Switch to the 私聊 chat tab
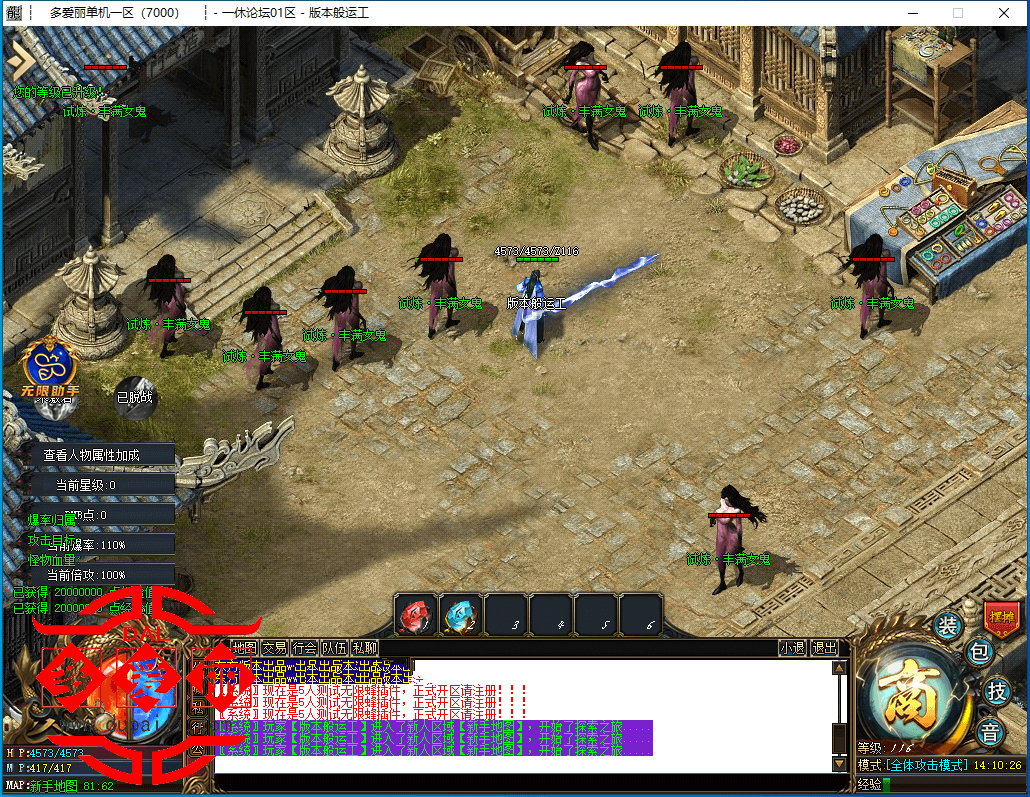The image size is (1030, 797). [364, 648]
